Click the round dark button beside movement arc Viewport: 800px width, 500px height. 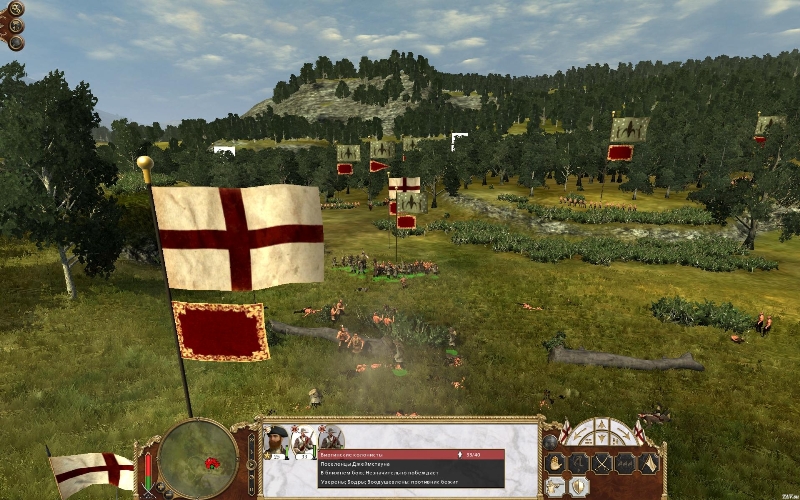(551, 440)
